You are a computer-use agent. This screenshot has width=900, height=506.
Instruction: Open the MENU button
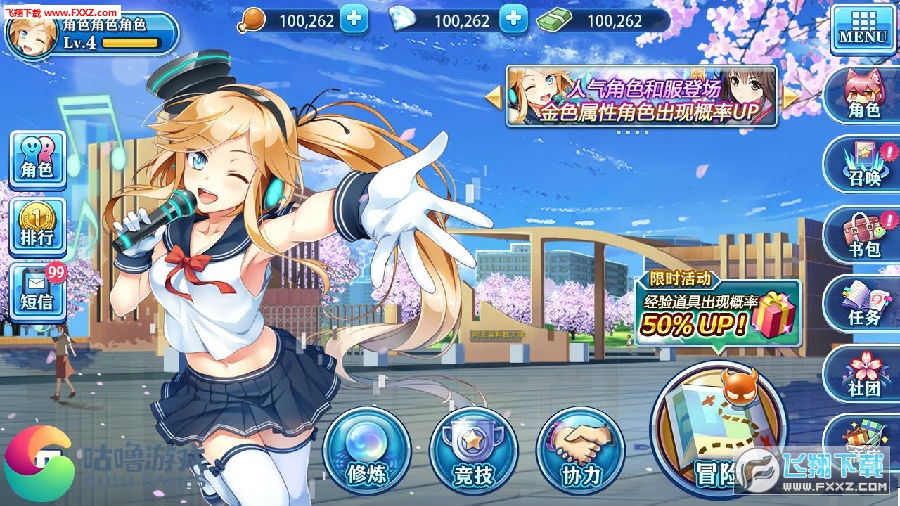pos(861,29)
